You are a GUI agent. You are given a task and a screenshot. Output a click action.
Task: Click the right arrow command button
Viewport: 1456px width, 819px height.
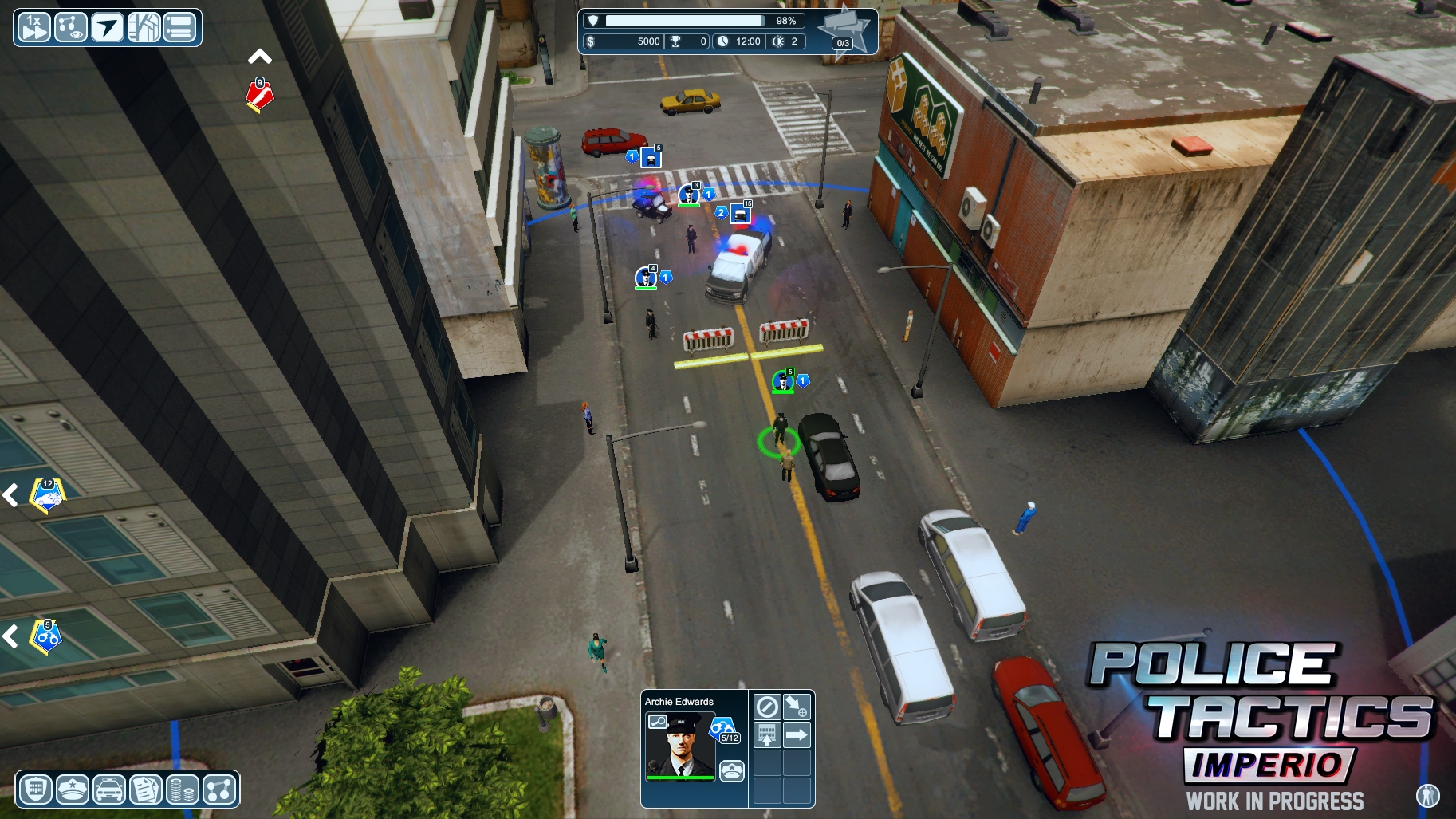tap(797, 734)
